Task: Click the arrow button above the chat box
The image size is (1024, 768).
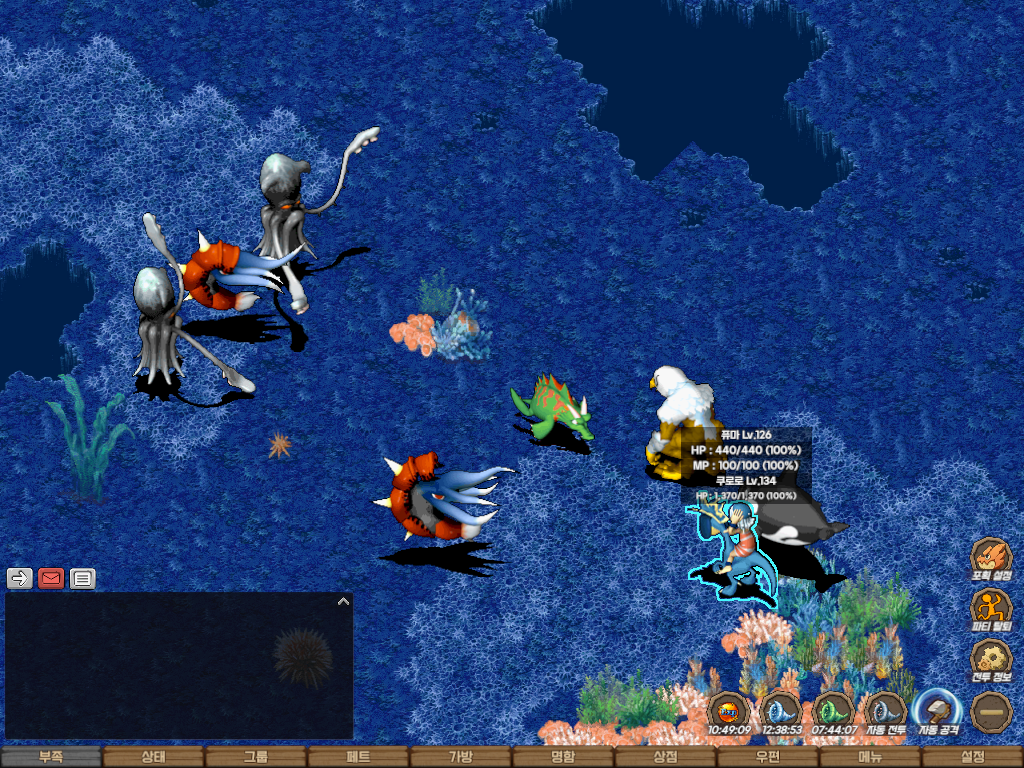Action: click(x=20, y=578)
